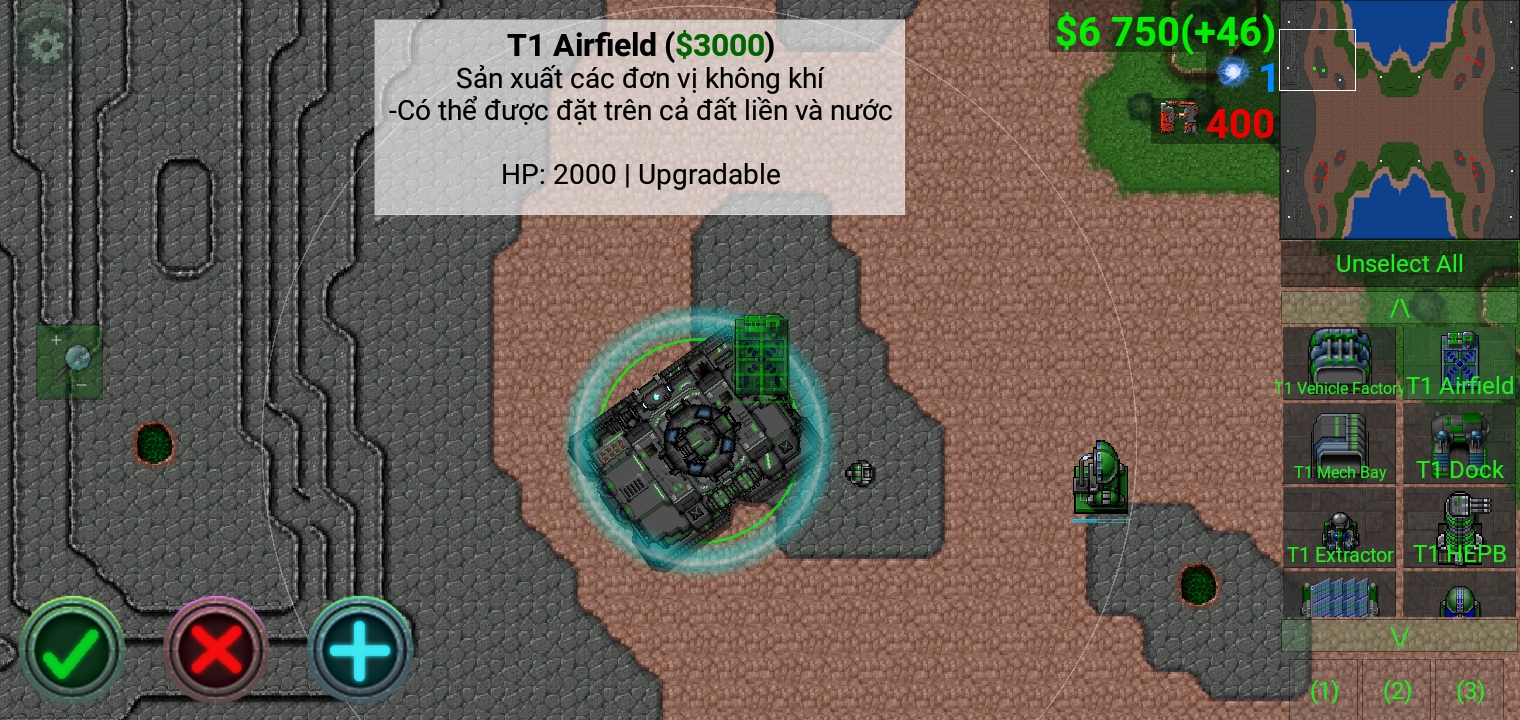Select control group (2)
Screen dimensions: 1520x720
click(x=1397, y=690)
